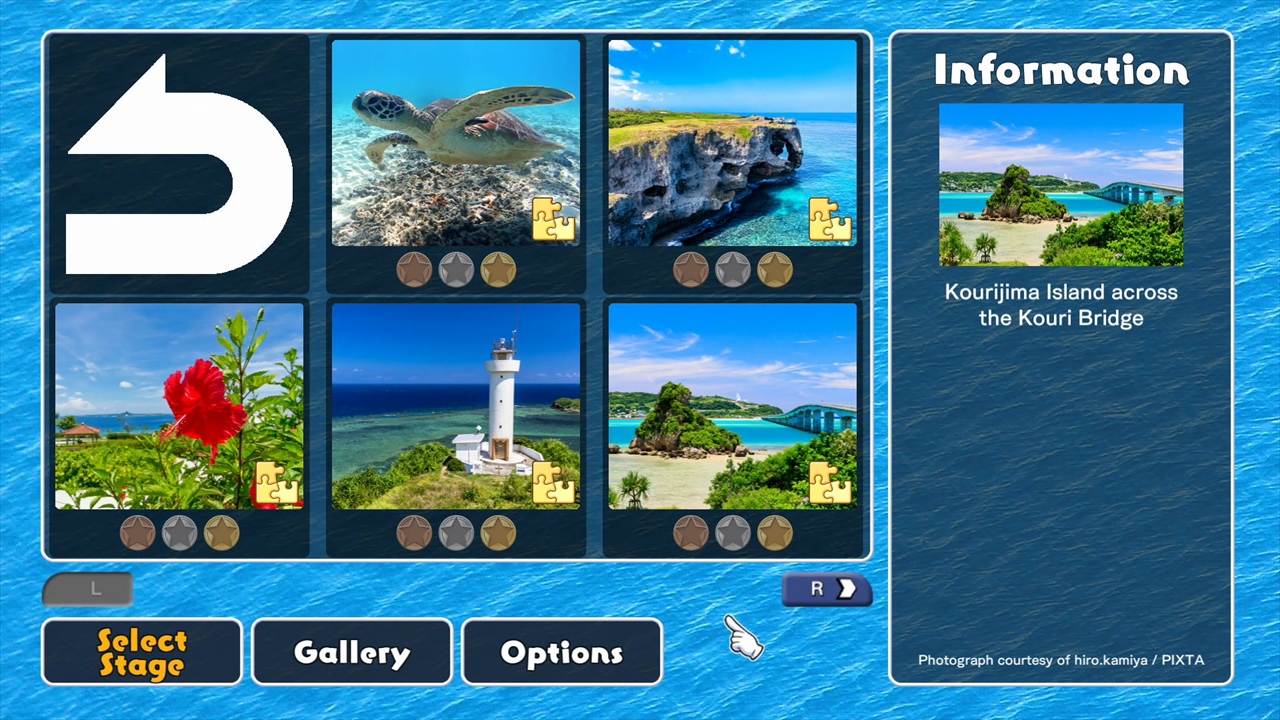Click the puzzle piece icon on the hibiscus stage
This screenshot has height=720, width=1280.
[276, 484]
